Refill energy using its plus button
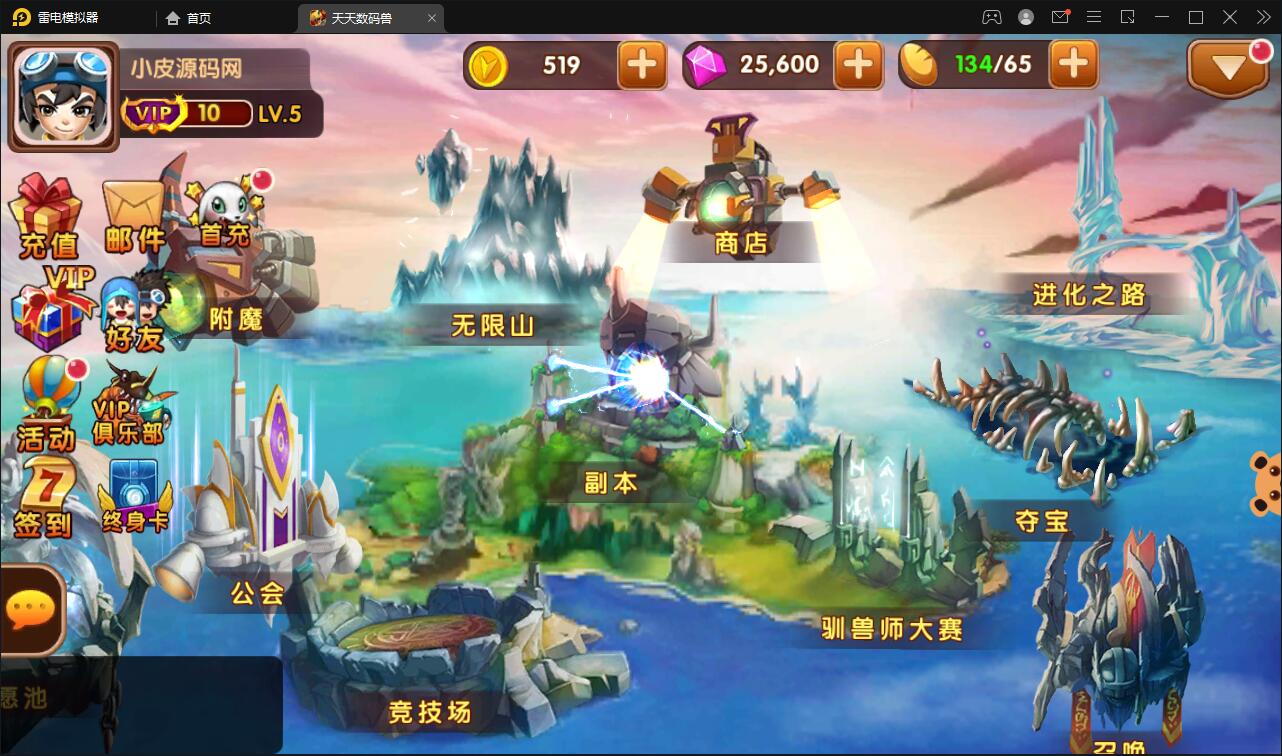This screenshot has width=1282, height=756. point(1074,64)
